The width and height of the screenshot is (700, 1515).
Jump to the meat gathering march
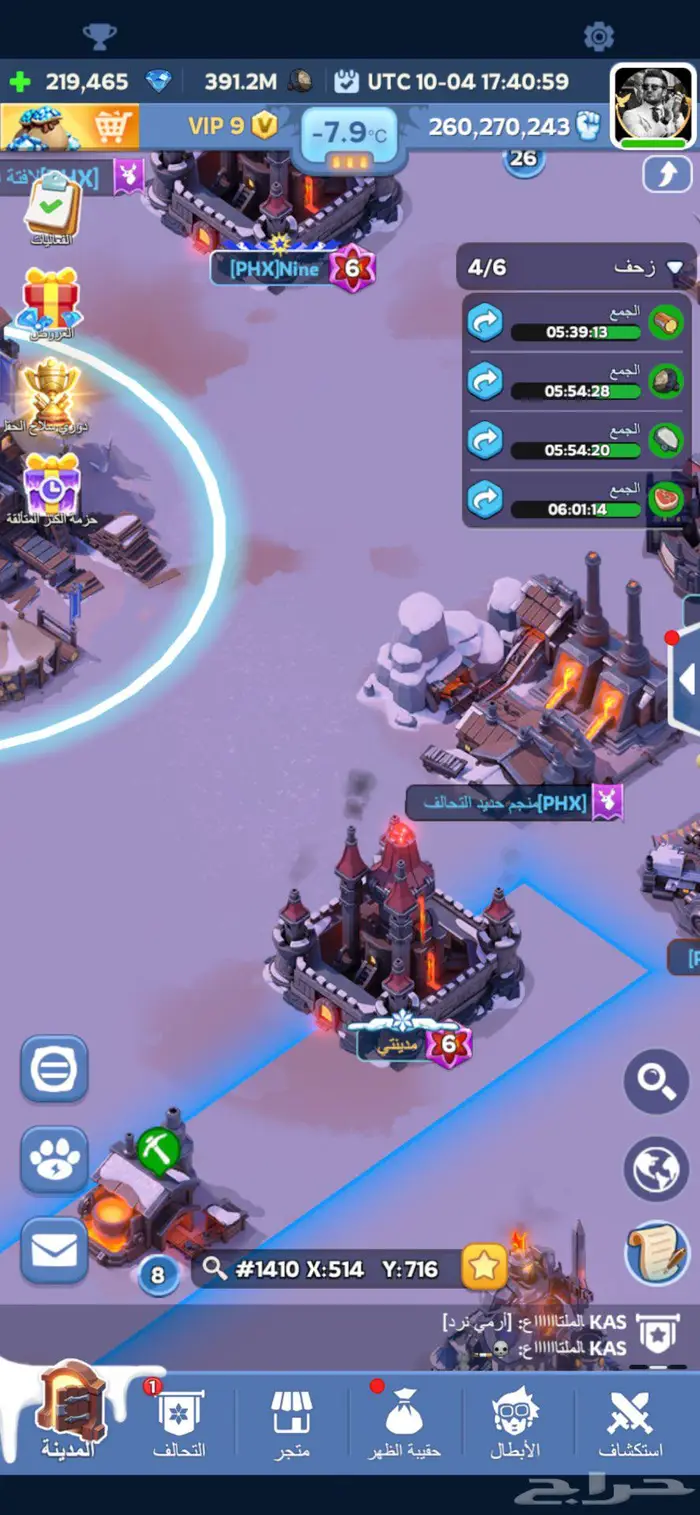486,498
